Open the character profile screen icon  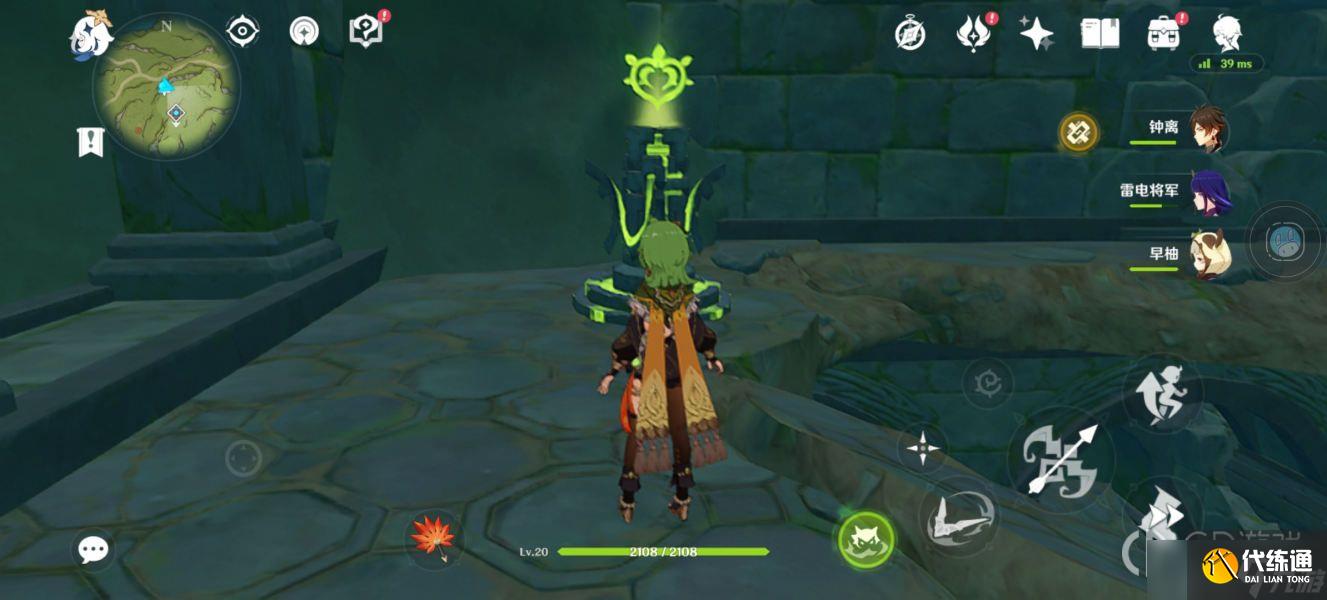(x=1227, y=33)
